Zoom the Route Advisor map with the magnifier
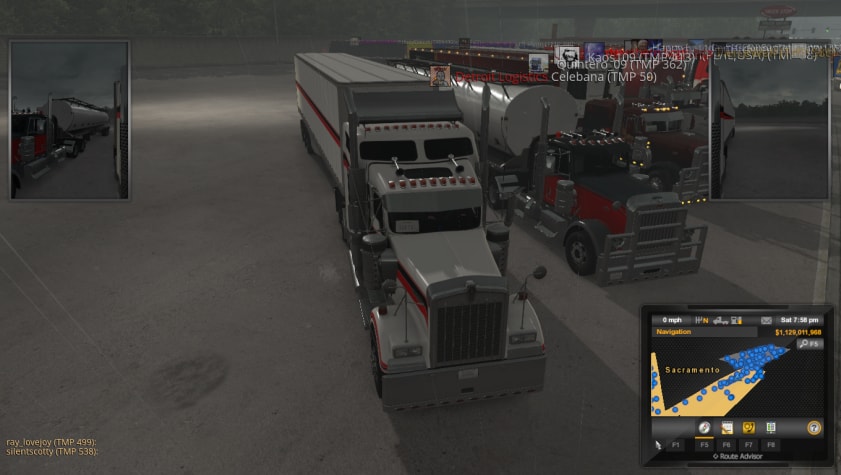 pos(808,344)
